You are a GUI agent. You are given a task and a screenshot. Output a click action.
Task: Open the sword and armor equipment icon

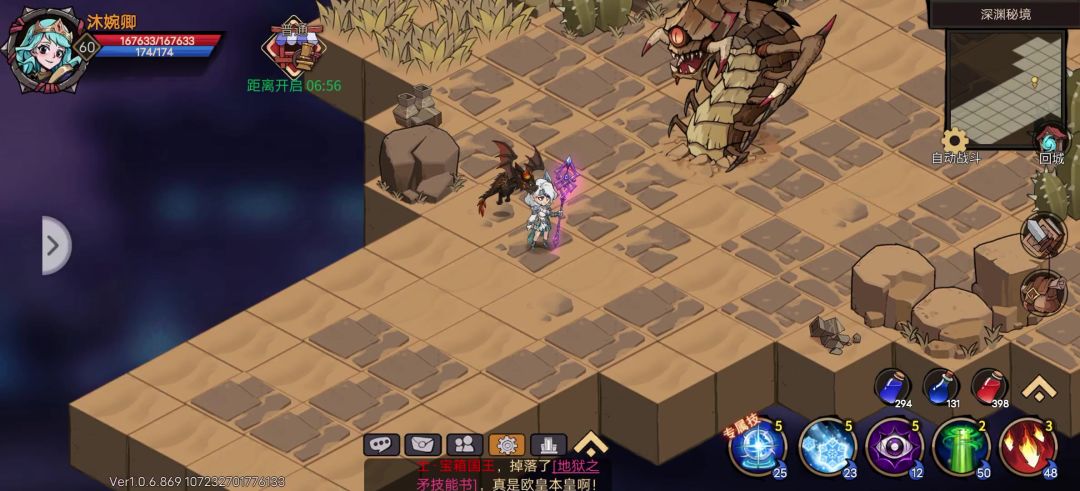[1043, 235]
